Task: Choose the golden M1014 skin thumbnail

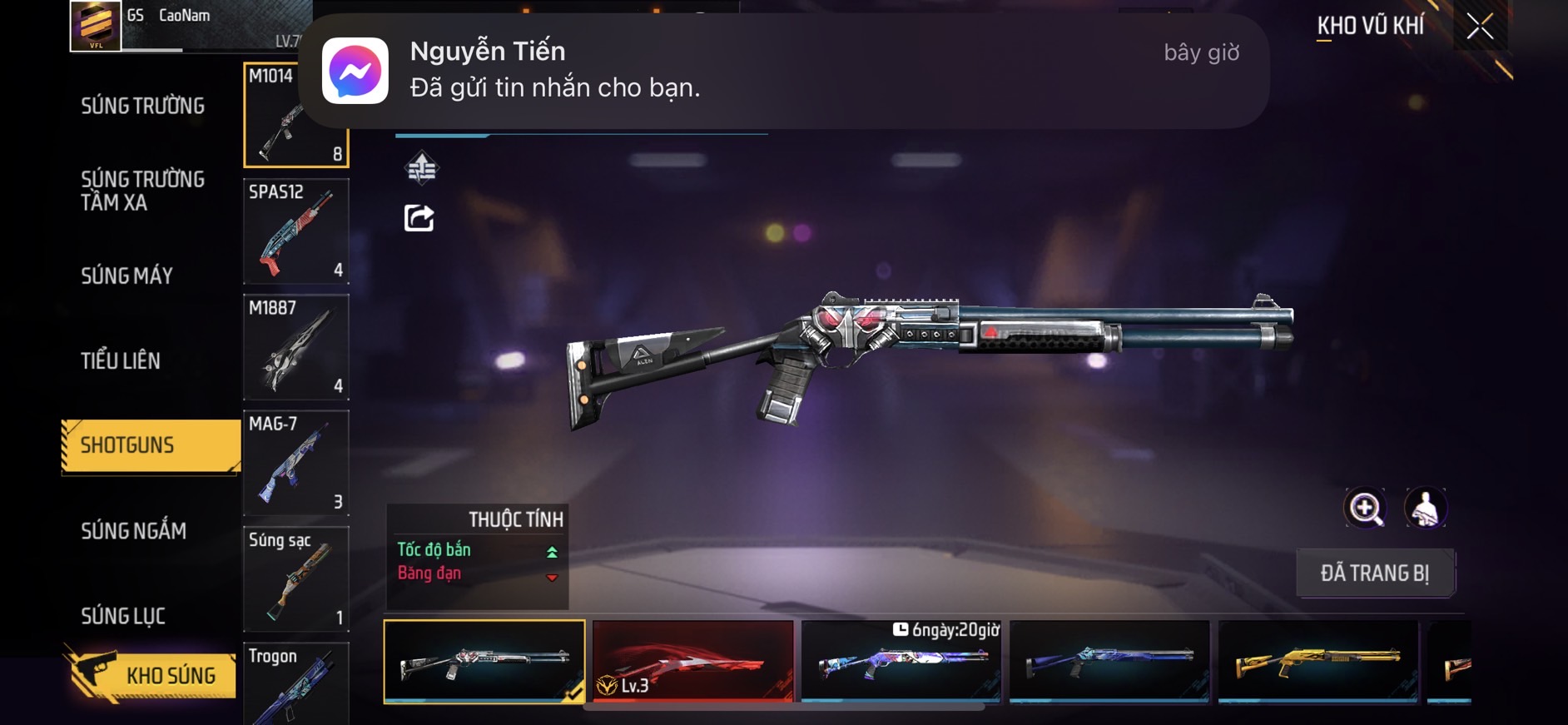Action: [1317, 661]
